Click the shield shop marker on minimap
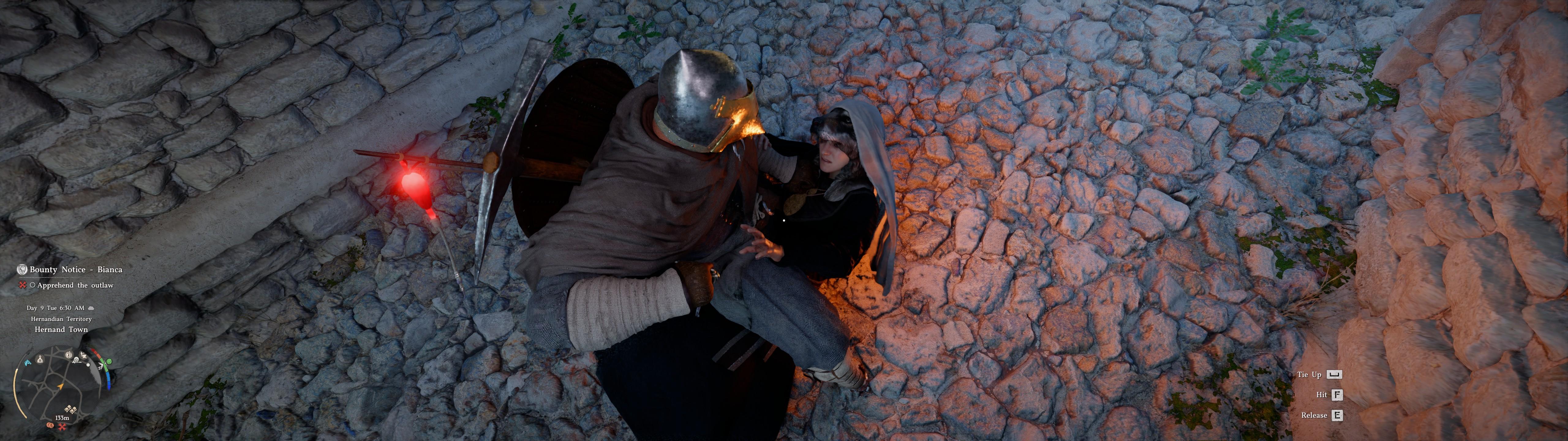Viewport: 1568px width, 441px height. click(x=68, y=355)
